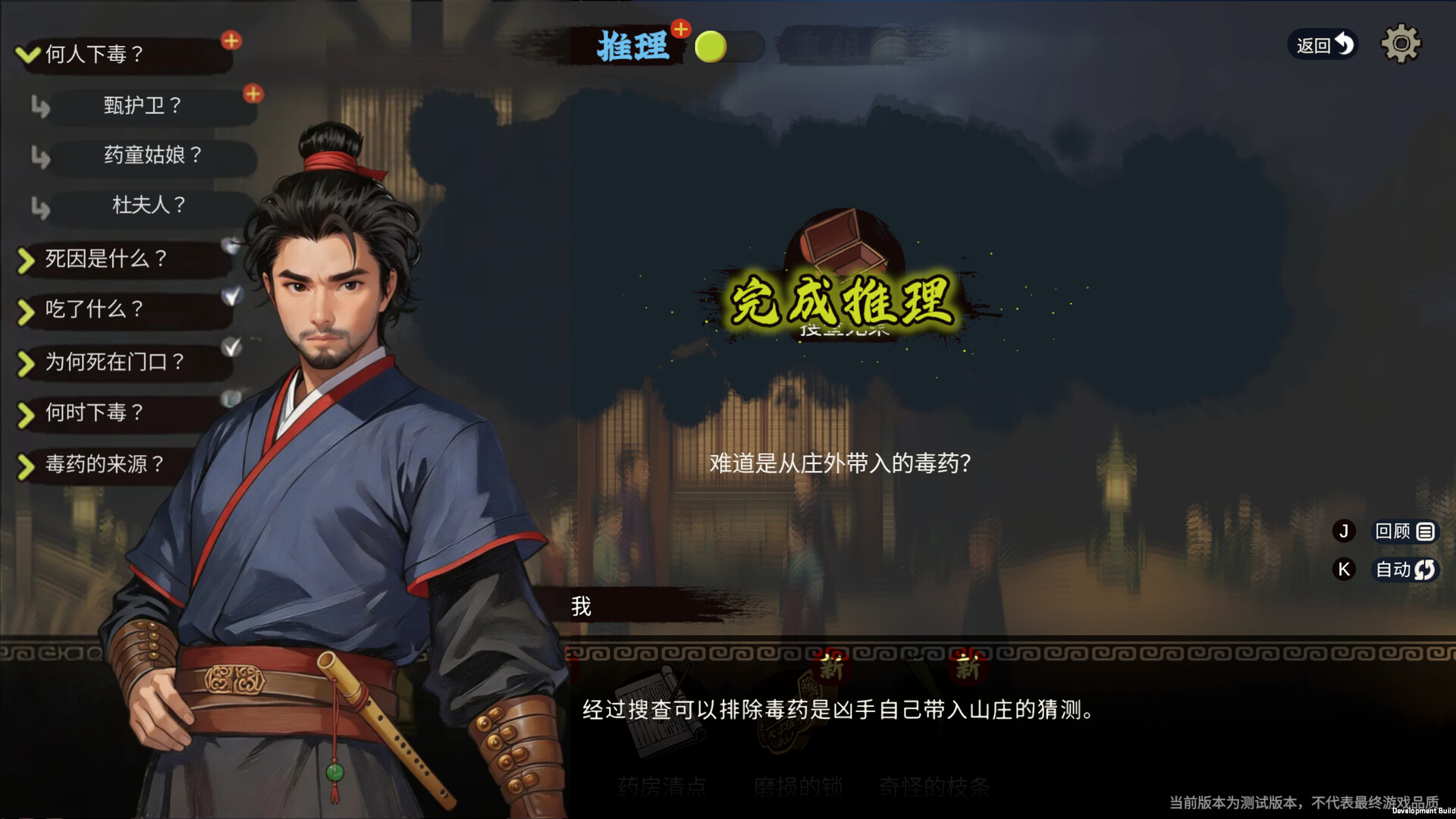Image resolution: width=1456 pixels, height=819 pixels.
Task: Open the 何时下毒？ question
Action: pos(95,413)
